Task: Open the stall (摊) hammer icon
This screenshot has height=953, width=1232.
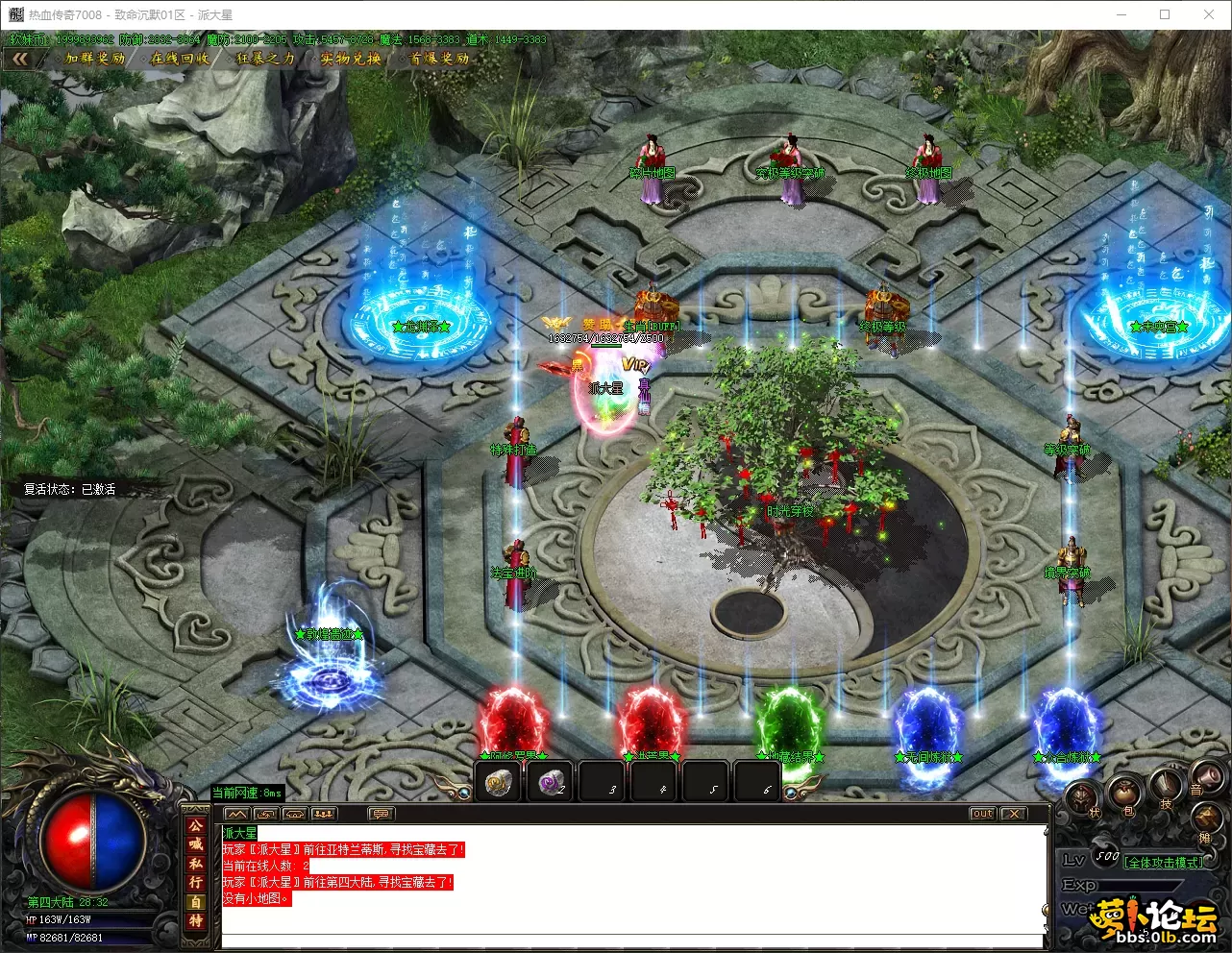Action: click(x=1206, y=821)
